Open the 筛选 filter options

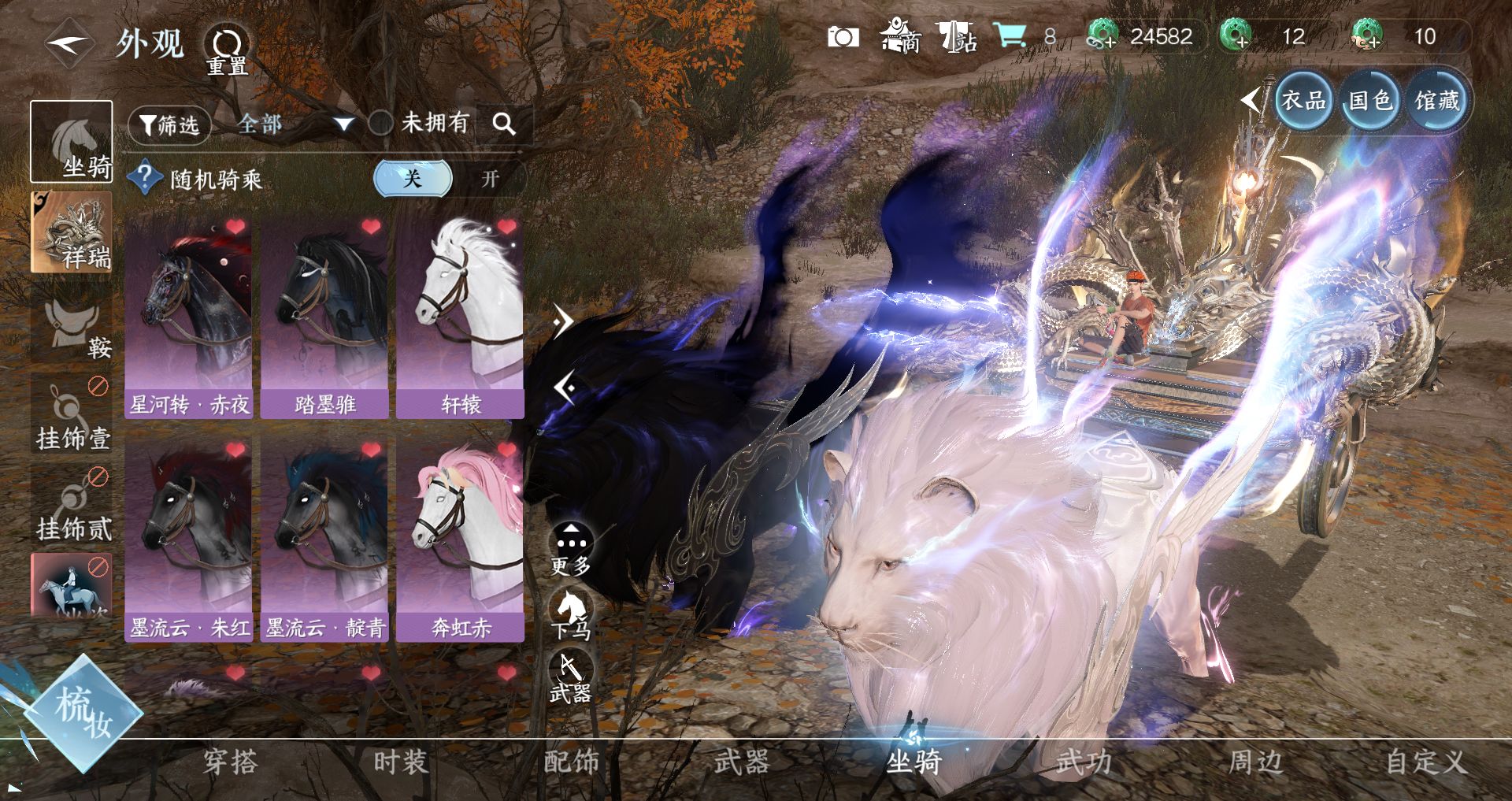[169, 124]
